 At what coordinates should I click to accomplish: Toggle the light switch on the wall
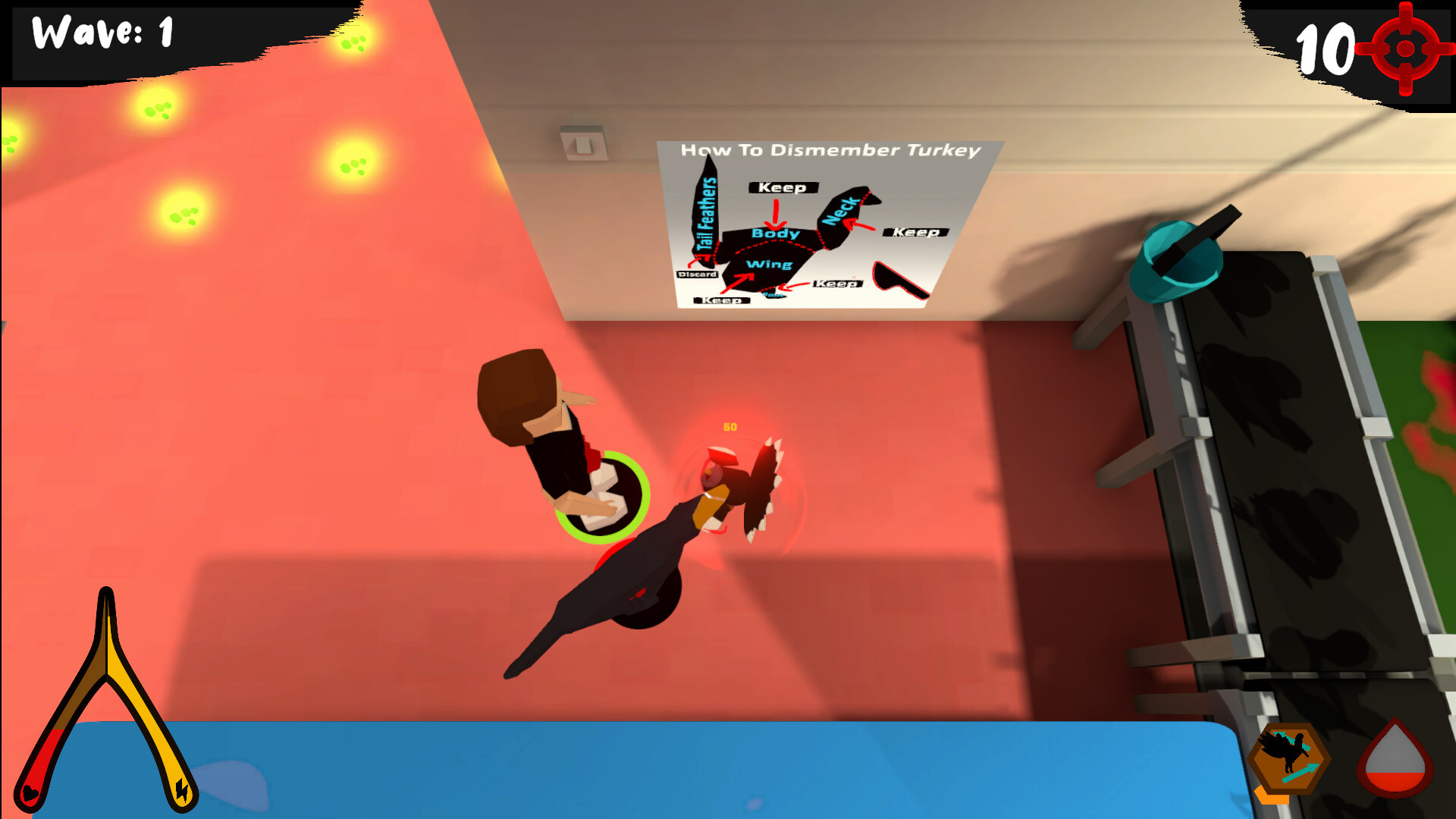583,143
